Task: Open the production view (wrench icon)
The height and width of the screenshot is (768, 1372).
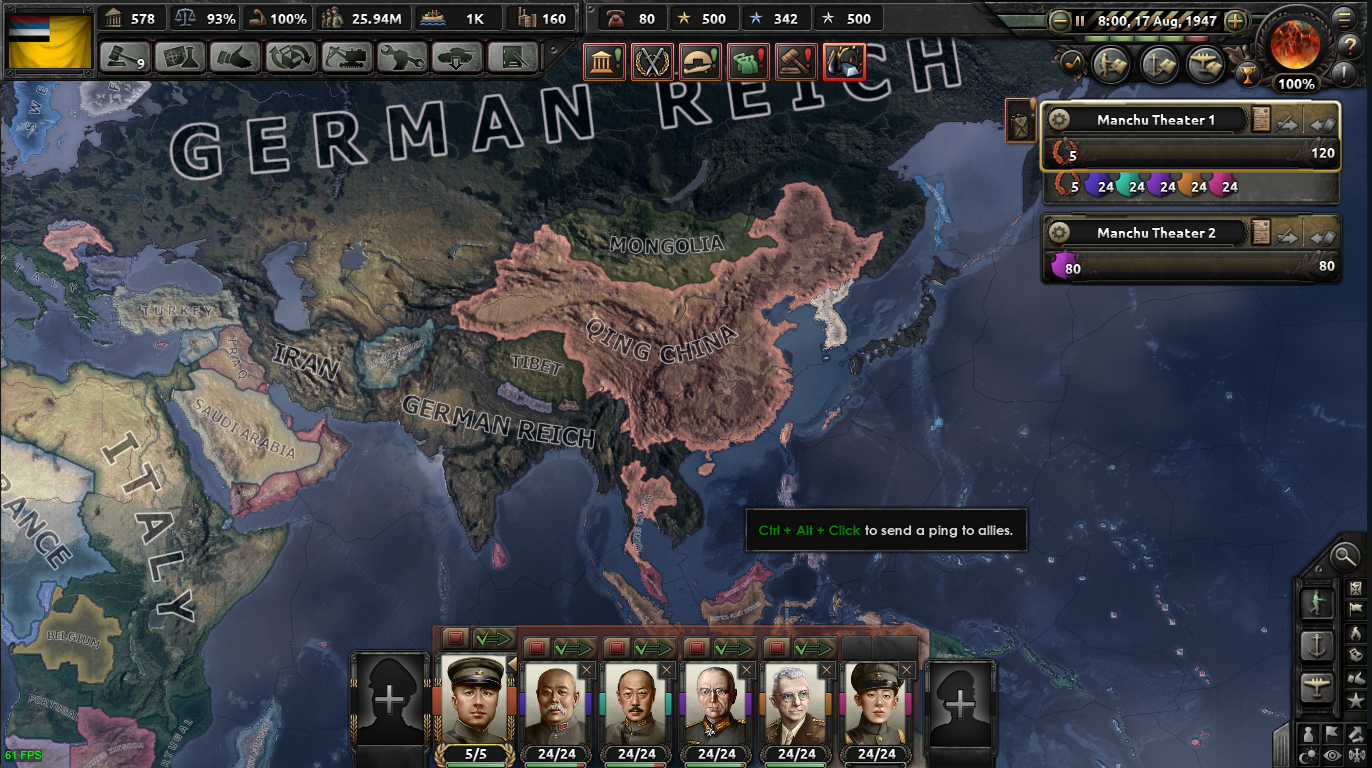Action: [x=404, y=58]
